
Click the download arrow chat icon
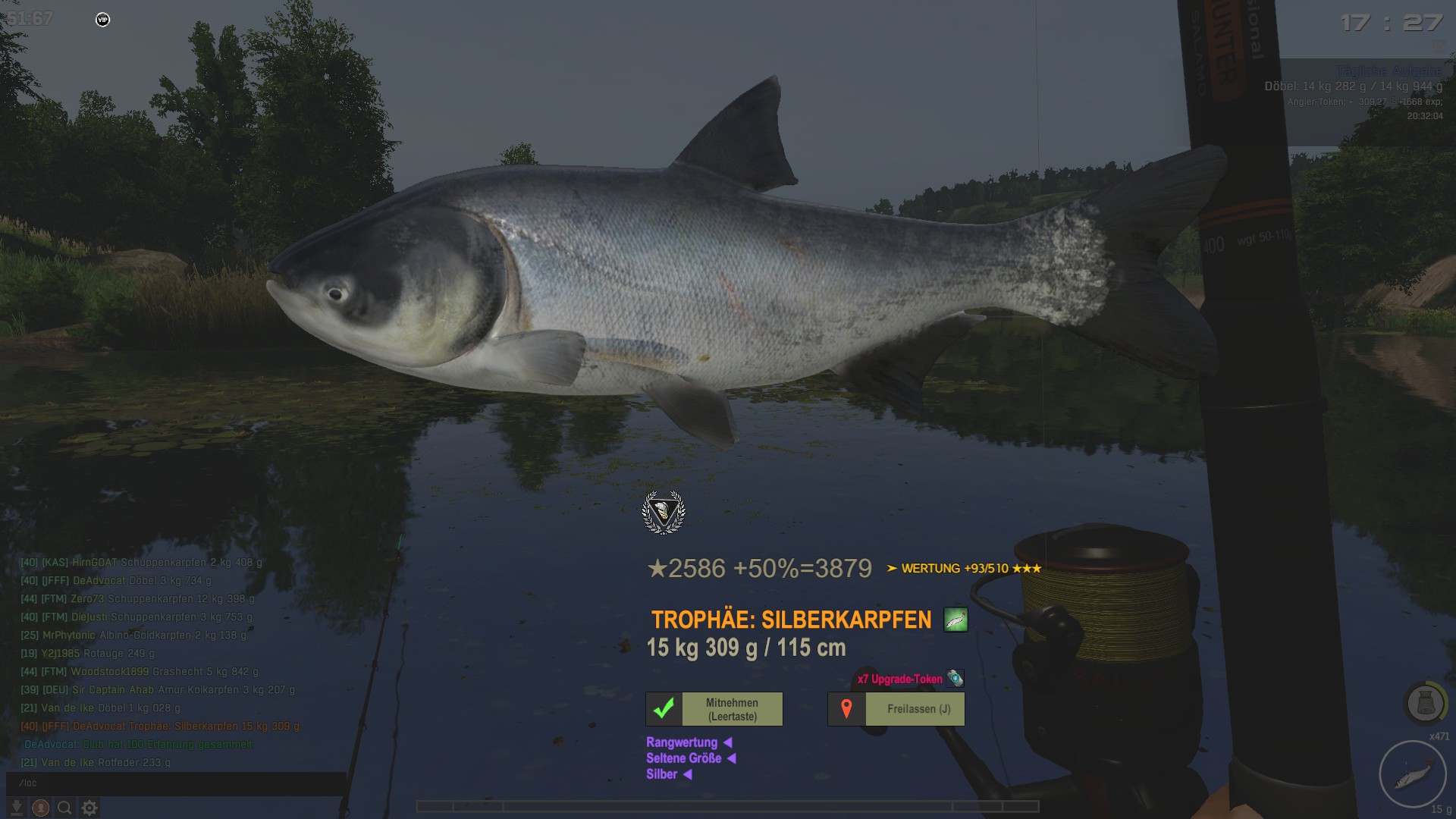(x=16, y=808)
